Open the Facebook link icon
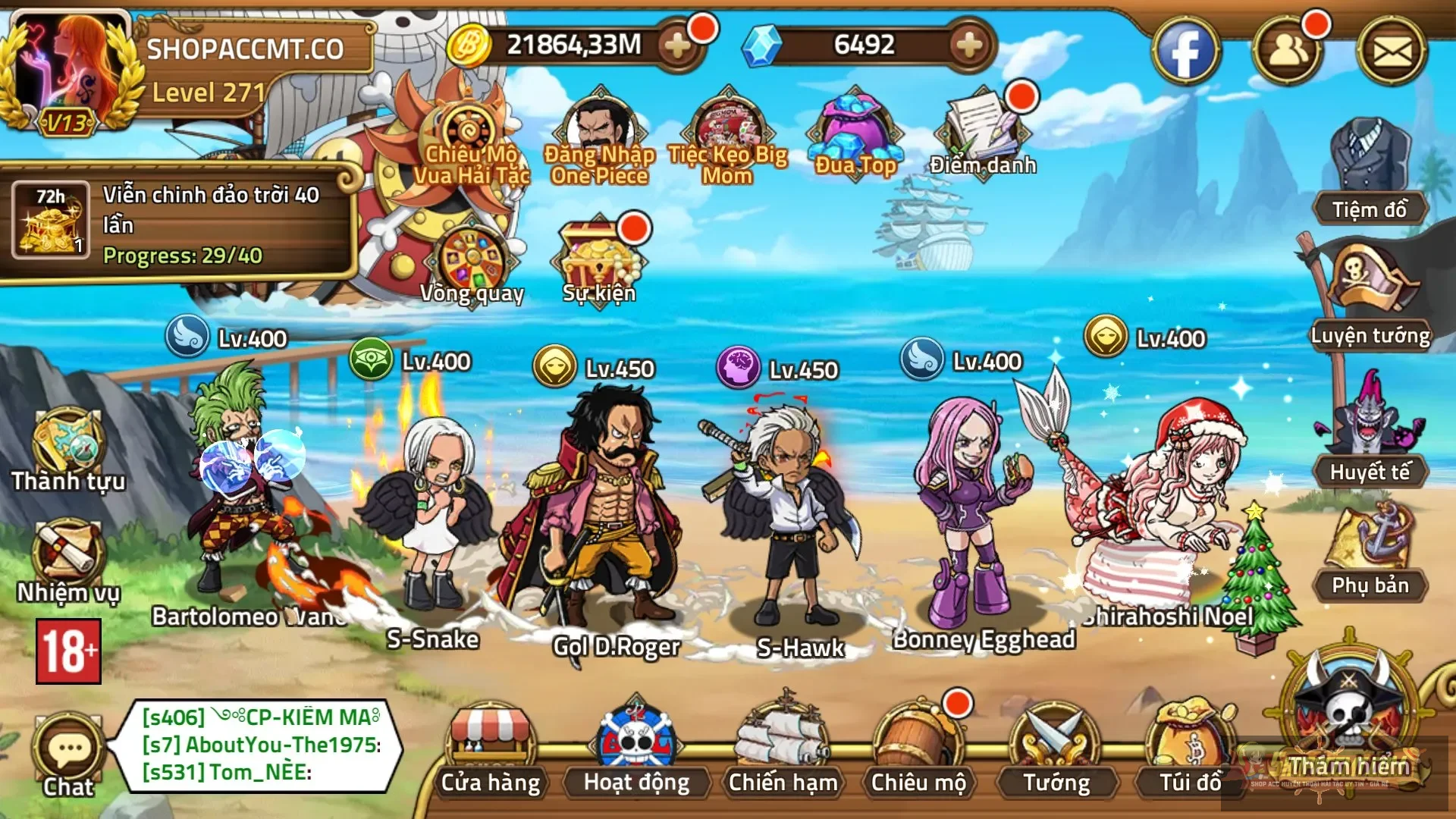Image resolution: width=1456 pixels, height=819 pixels. 1186,52
